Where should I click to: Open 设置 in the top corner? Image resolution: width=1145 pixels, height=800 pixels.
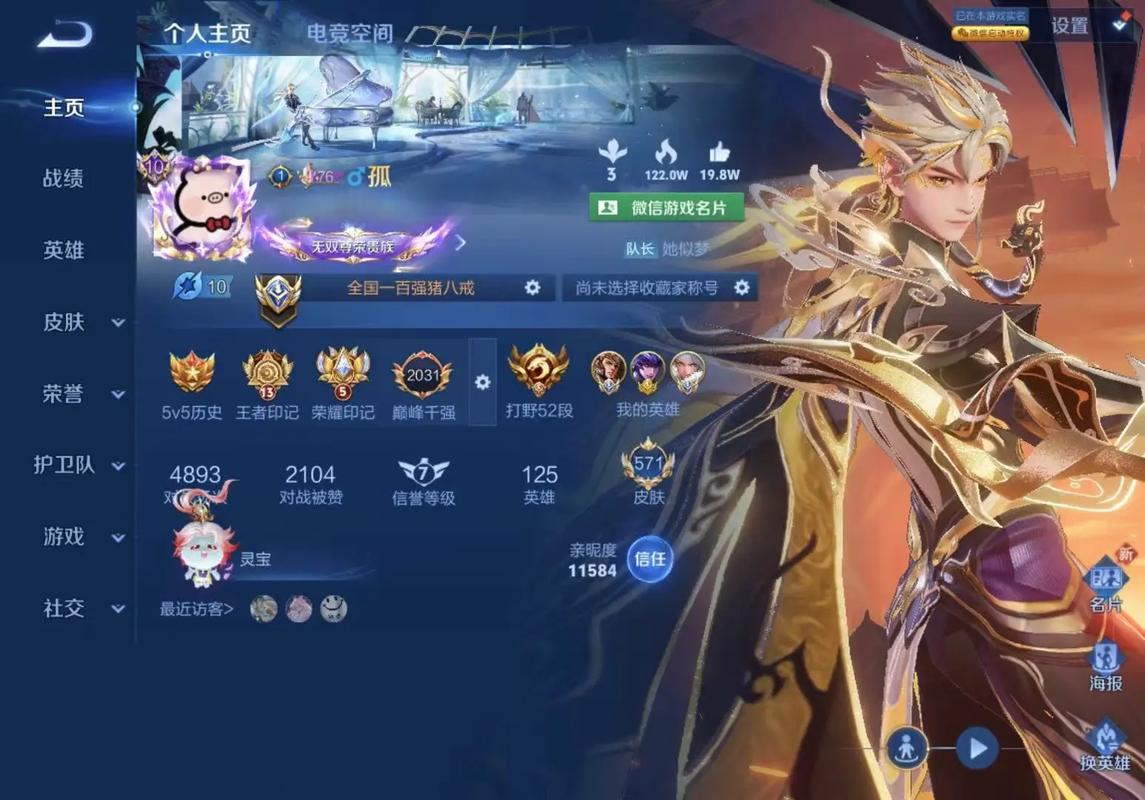1070,27
